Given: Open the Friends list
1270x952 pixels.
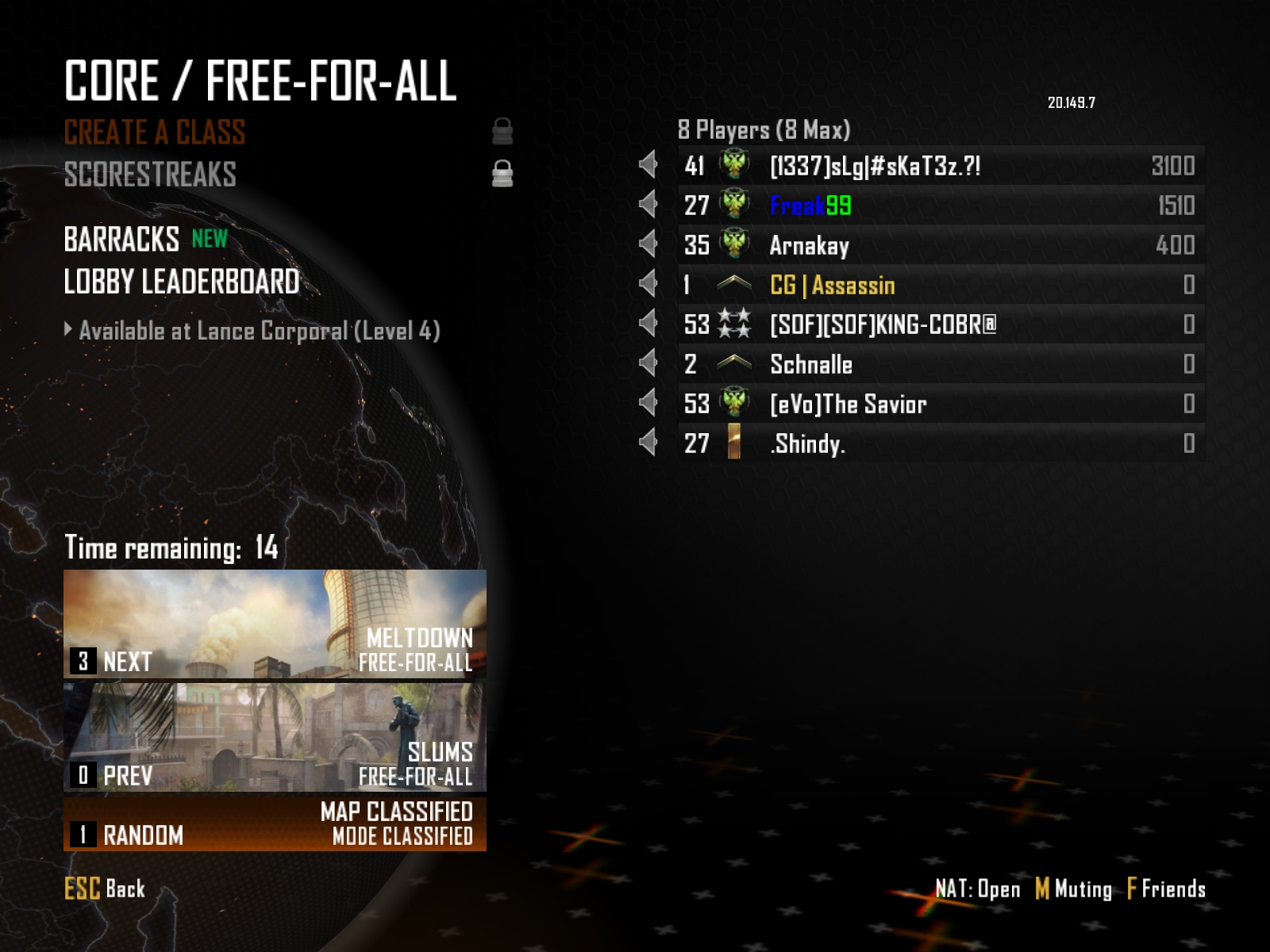Looking at the screenshot, I should coord(1166,889).
